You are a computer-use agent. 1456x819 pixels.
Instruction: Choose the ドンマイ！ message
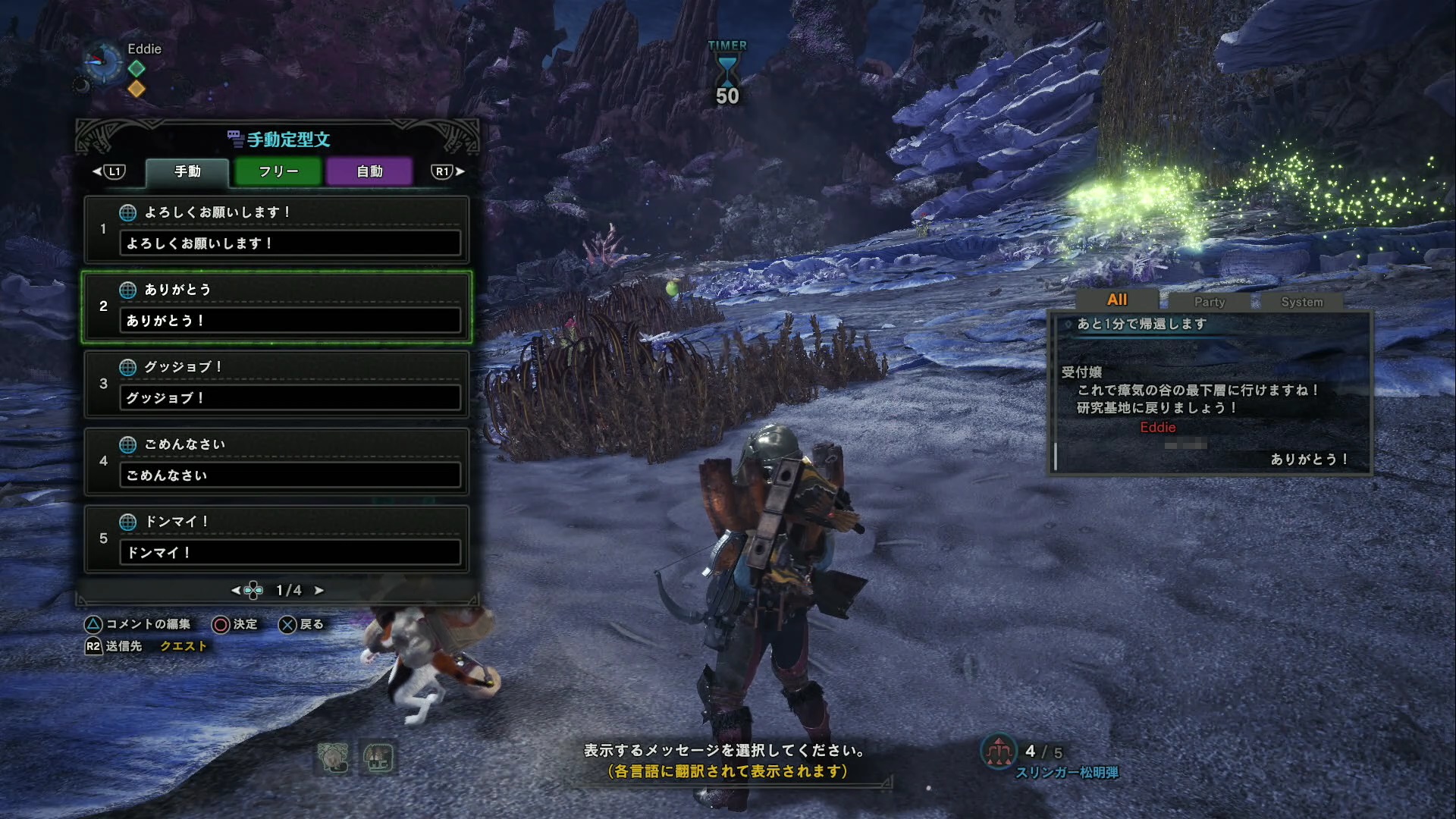(277, 538)
